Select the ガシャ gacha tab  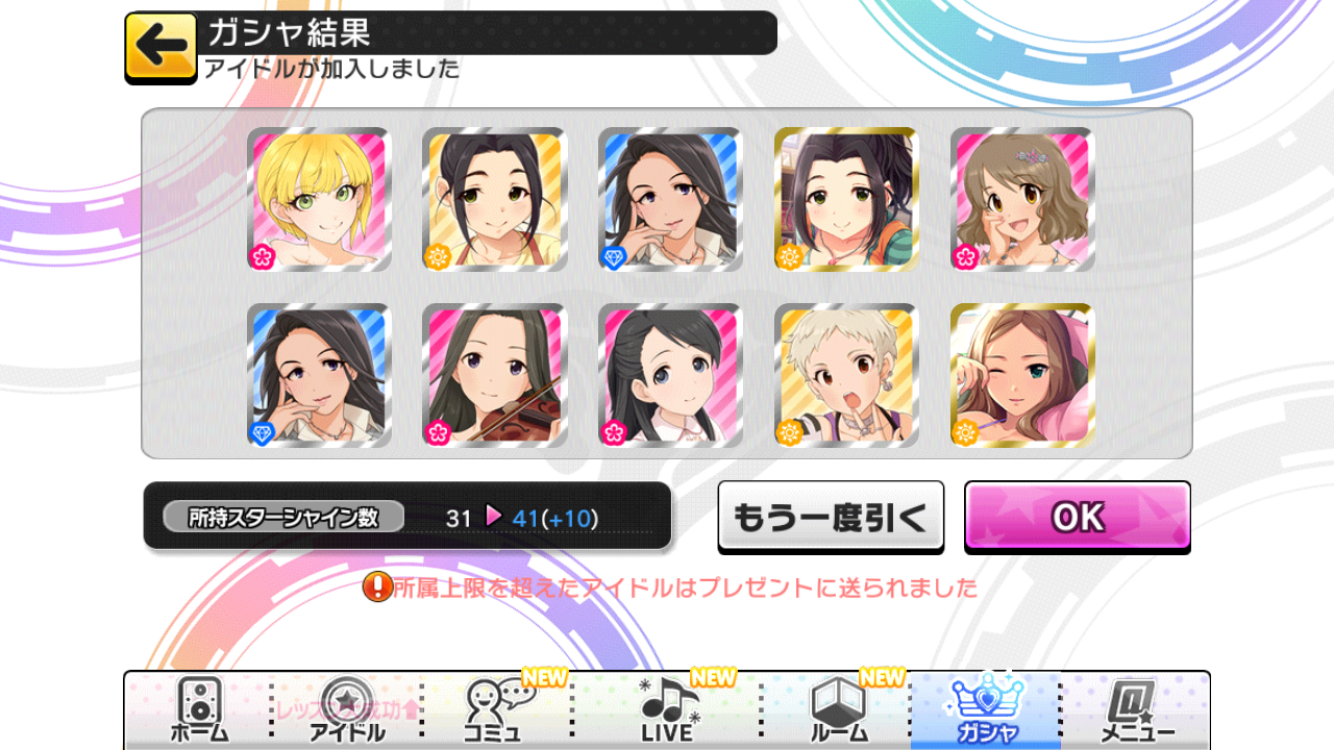[x=985, y=710]
